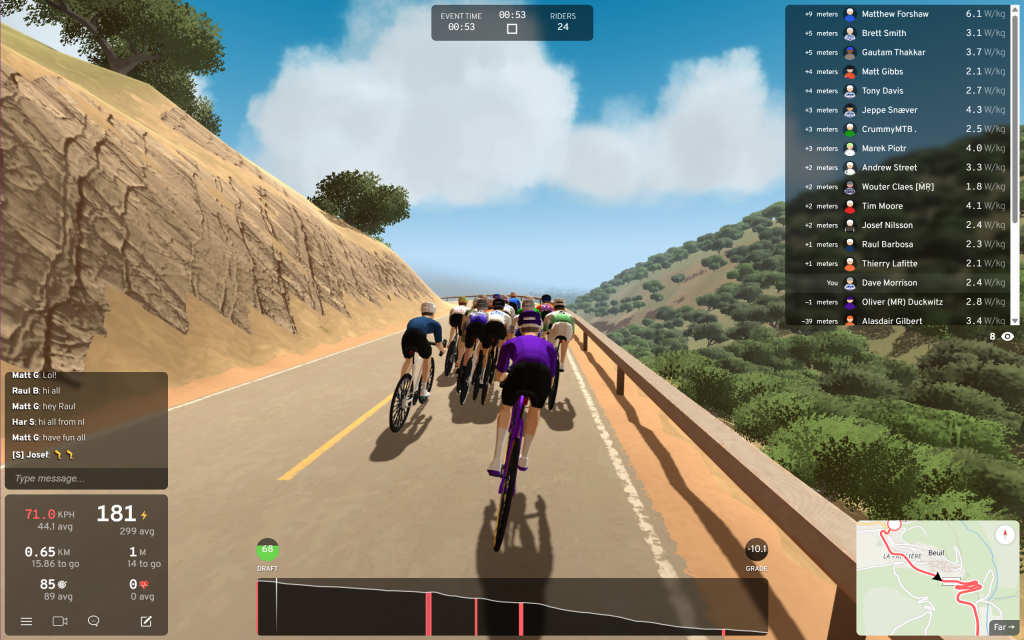Open the hamburger menu icon

tap(26, 621)
